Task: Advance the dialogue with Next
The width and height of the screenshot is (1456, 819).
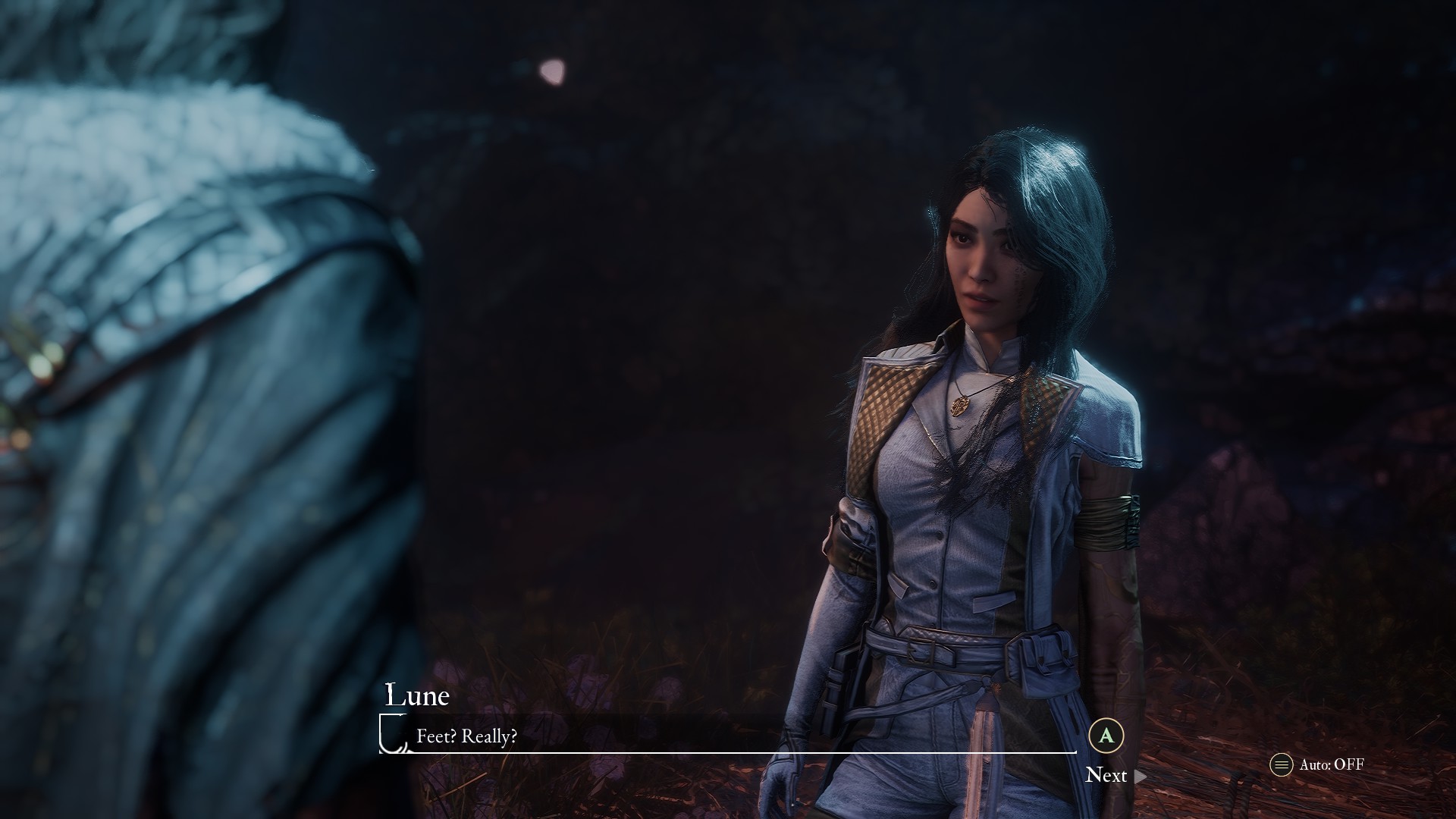Action: click(1114, 775)
